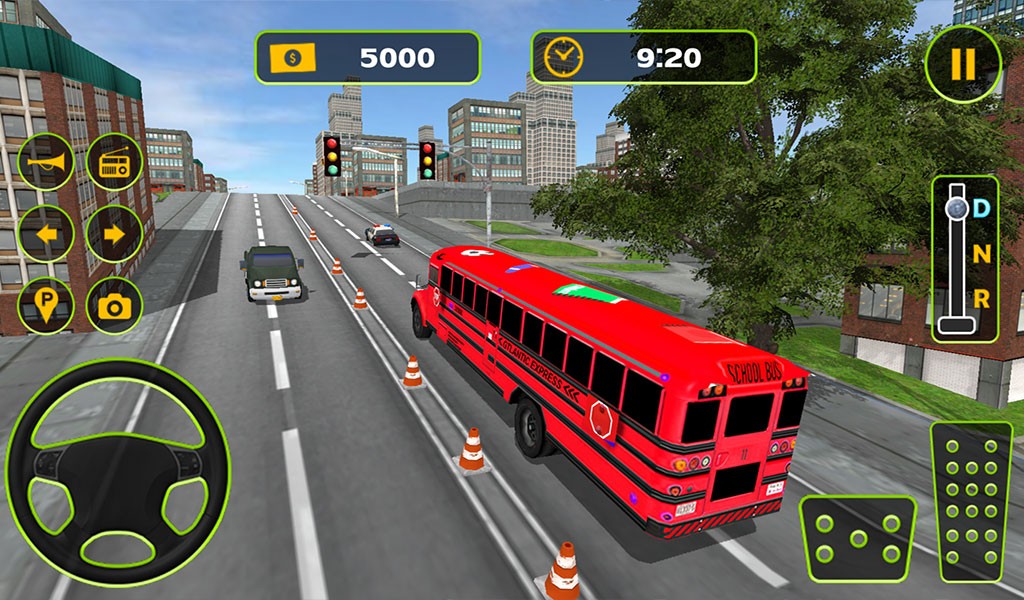Shift gear to D (Drive)
Image resolution: width=1024 pixels, height=600 pixels.
click(981, 209)
